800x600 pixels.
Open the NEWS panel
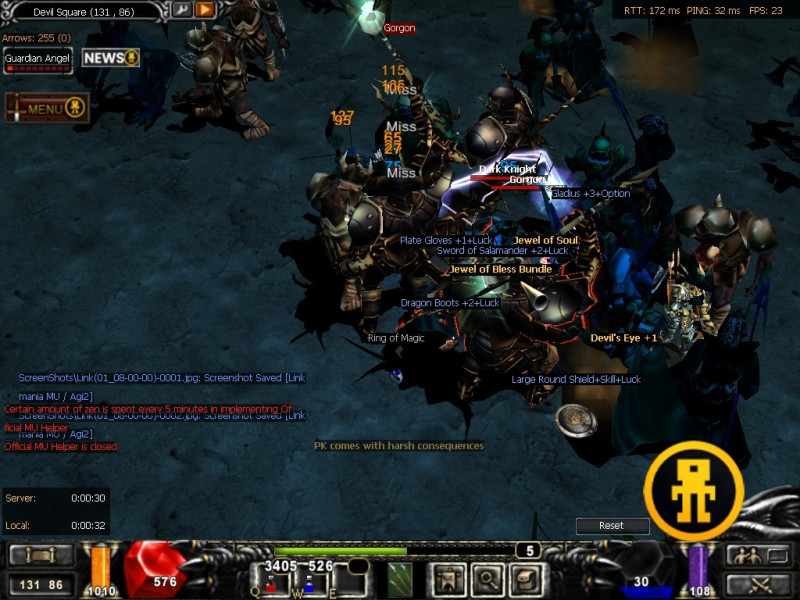click(x=110, y=58)
